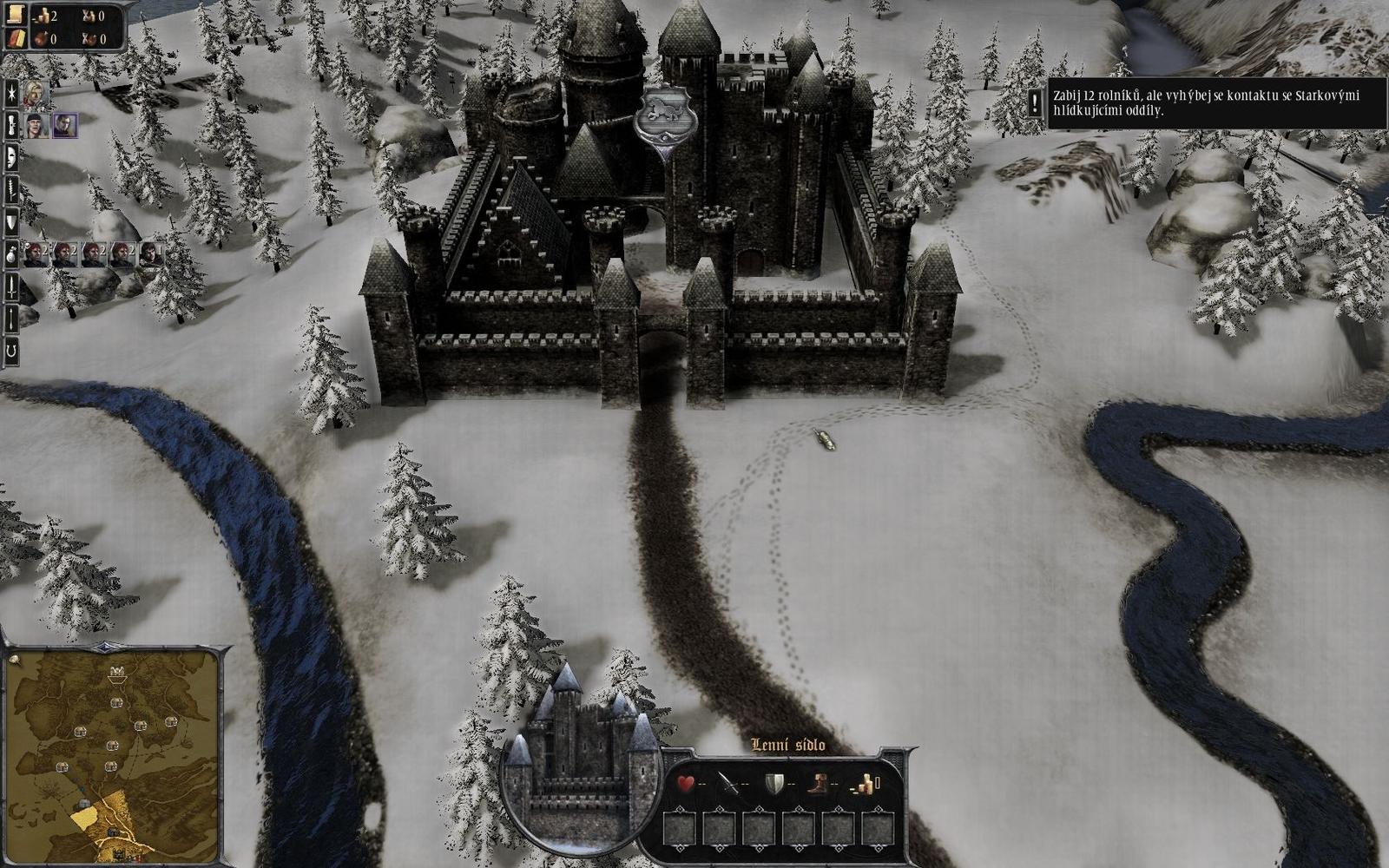Click the heart icon on the castle panel
Viewport: 1389px width, 868px height.
pyautogui.click(x=687, y=782)
